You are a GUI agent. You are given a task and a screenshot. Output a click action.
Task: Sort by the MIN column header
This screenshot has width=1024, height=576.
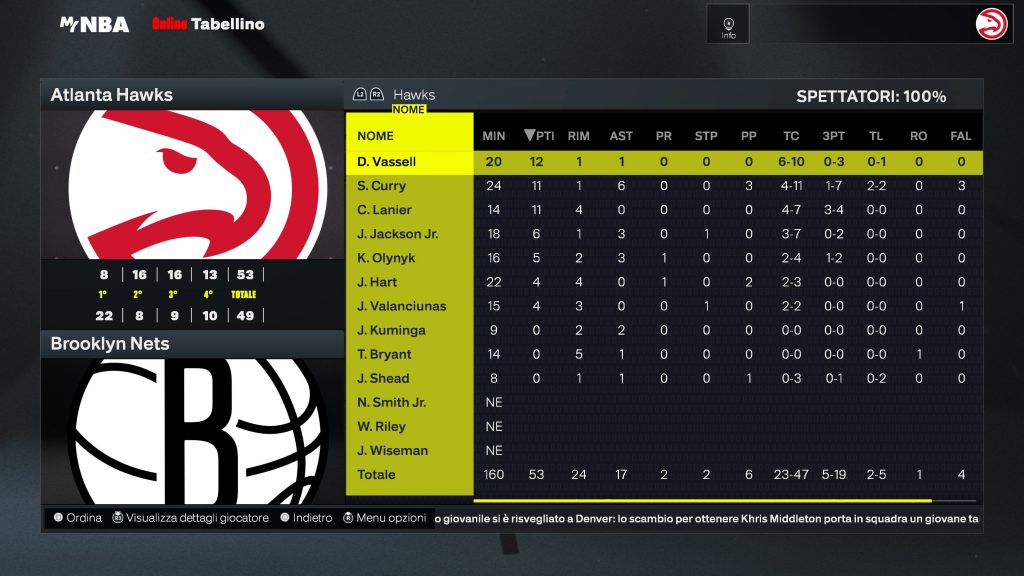(x=494, y=136)
